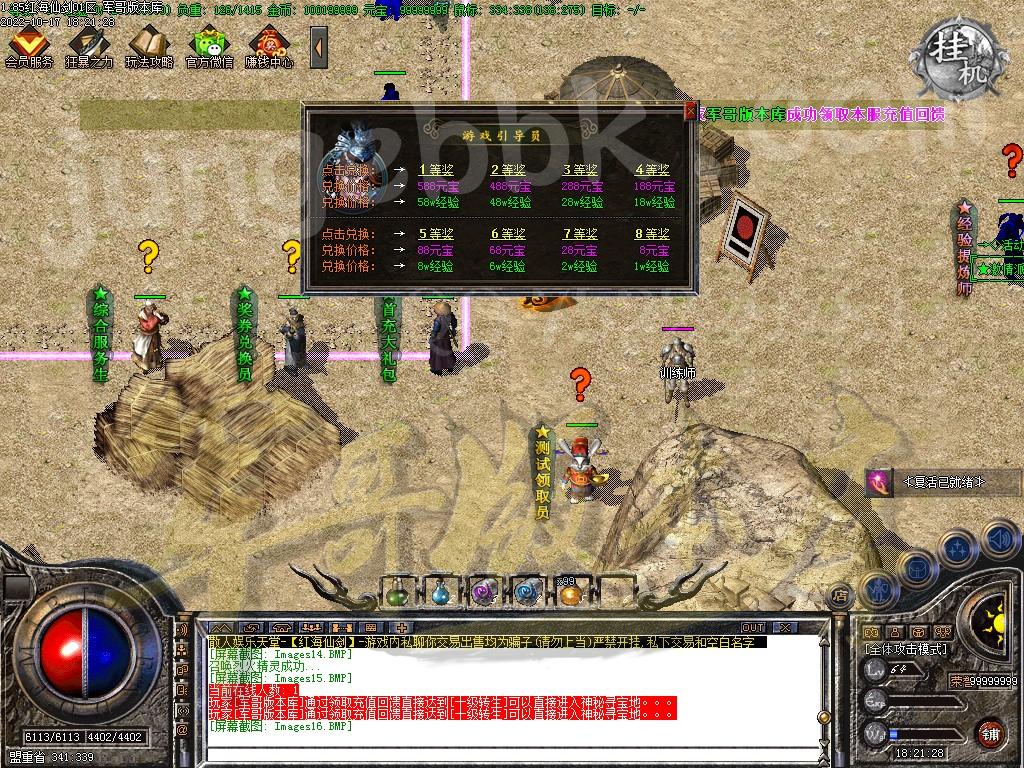Use the green potion in the hotbar
The height and width of the screenshot is (768, 1024).
pyautogui.click(x=398, y=594)
